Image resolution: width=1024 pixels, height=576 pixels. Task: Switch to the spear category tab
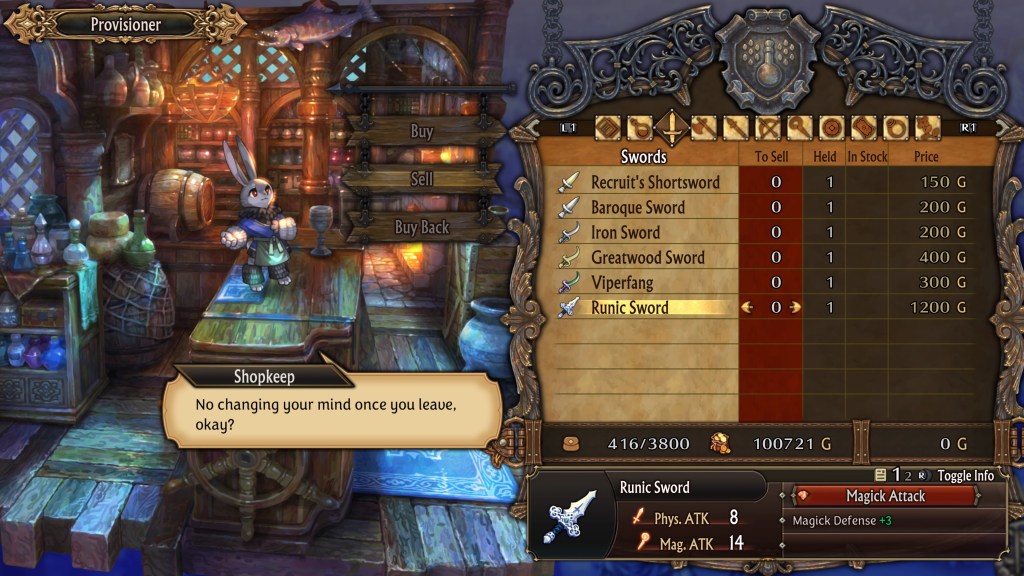click(x=737, y=128)
